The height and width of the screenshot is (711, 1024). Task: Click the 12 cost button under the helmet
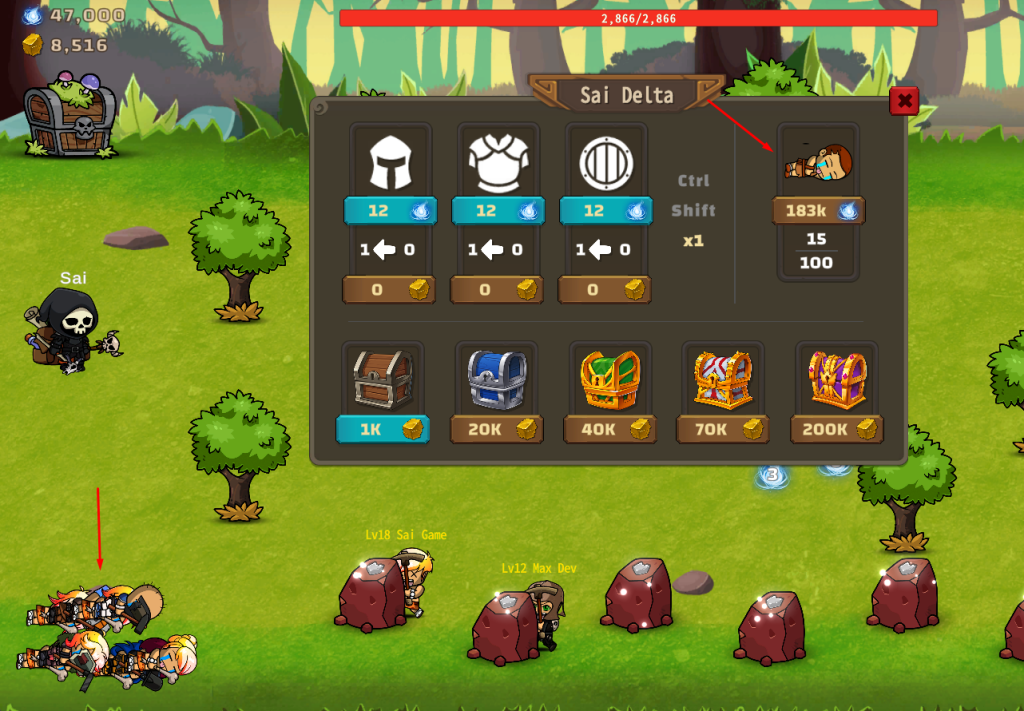click(x=390, y=211)
